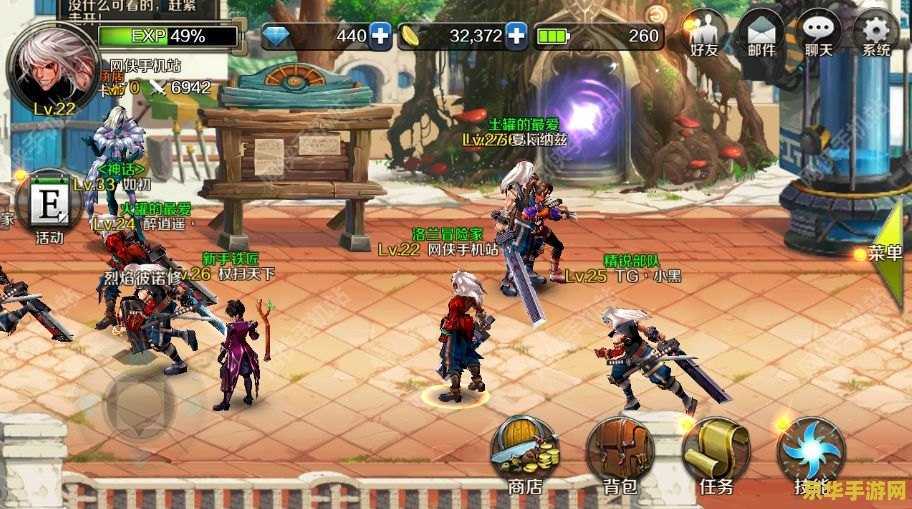Open System (系统) settings gear

click(876, 34)
